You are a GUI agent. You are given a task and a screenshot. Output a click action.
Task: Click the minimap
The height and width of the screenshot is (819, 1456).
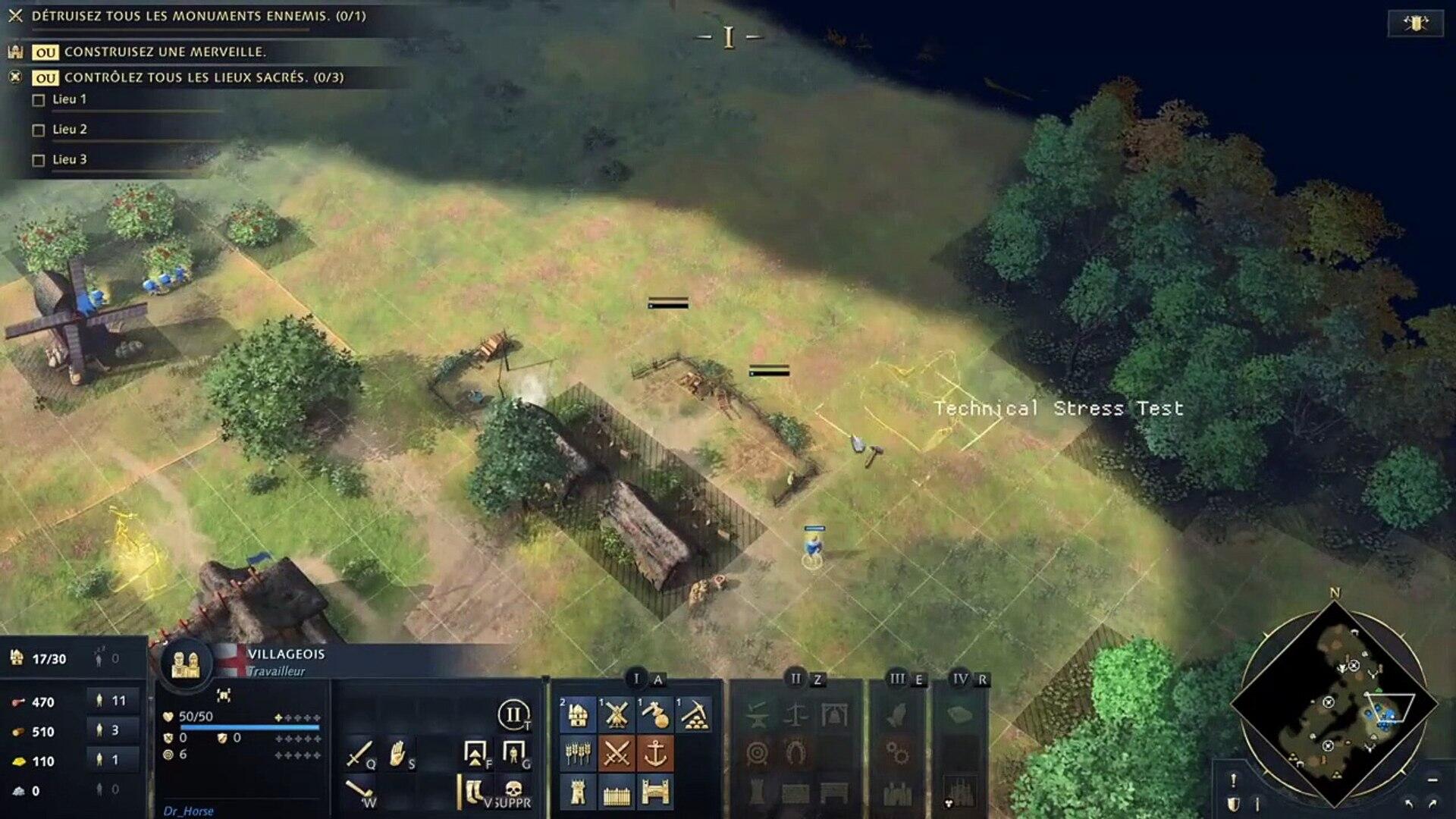pyautogui.click(x=1335, y=704)
